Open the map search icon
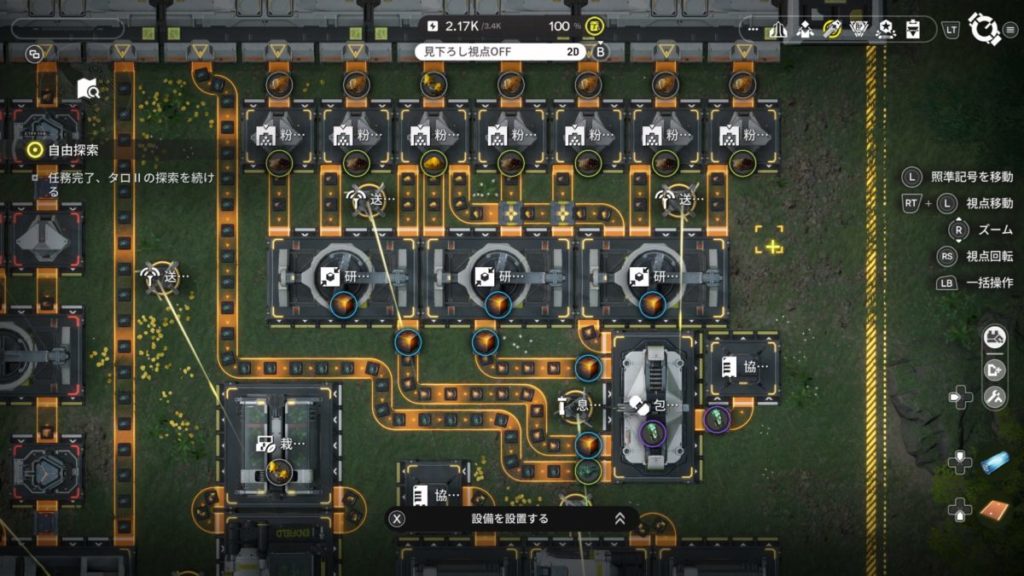1024x576 pixels. (x=88, y=89)
